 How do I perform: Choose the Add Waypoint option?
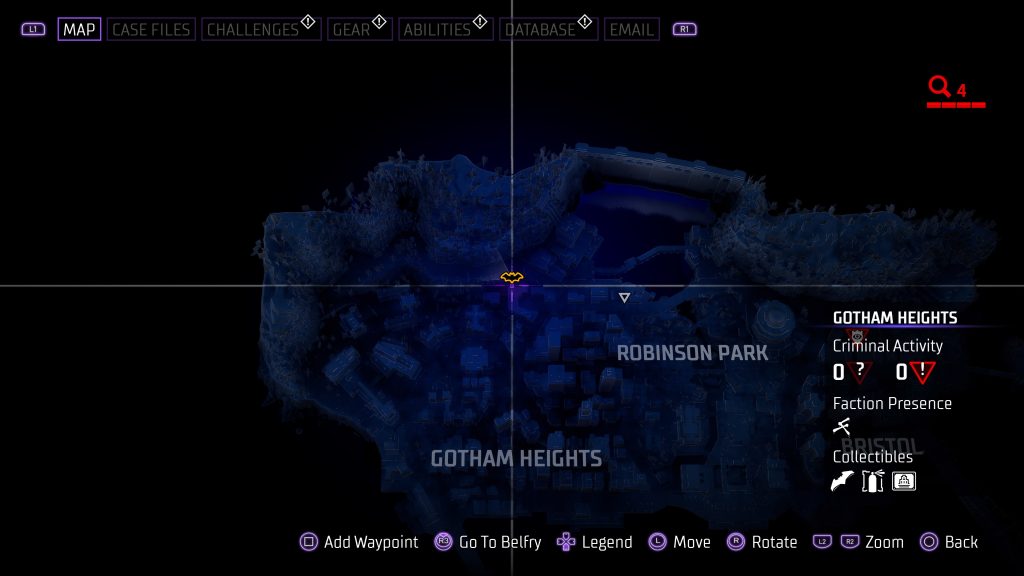[360, 542]
